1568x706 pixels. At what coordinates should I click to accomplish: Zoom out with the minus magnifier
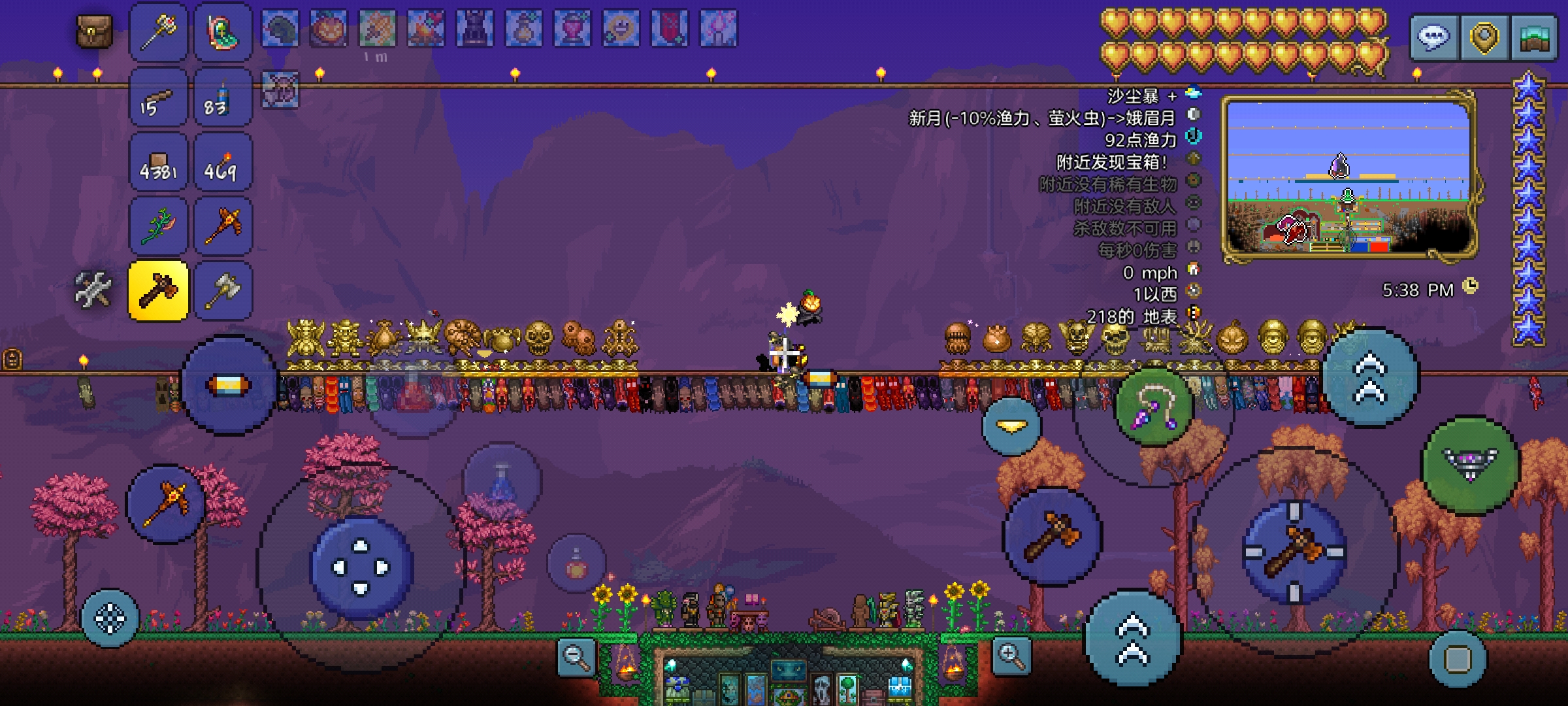click(577, 656)
